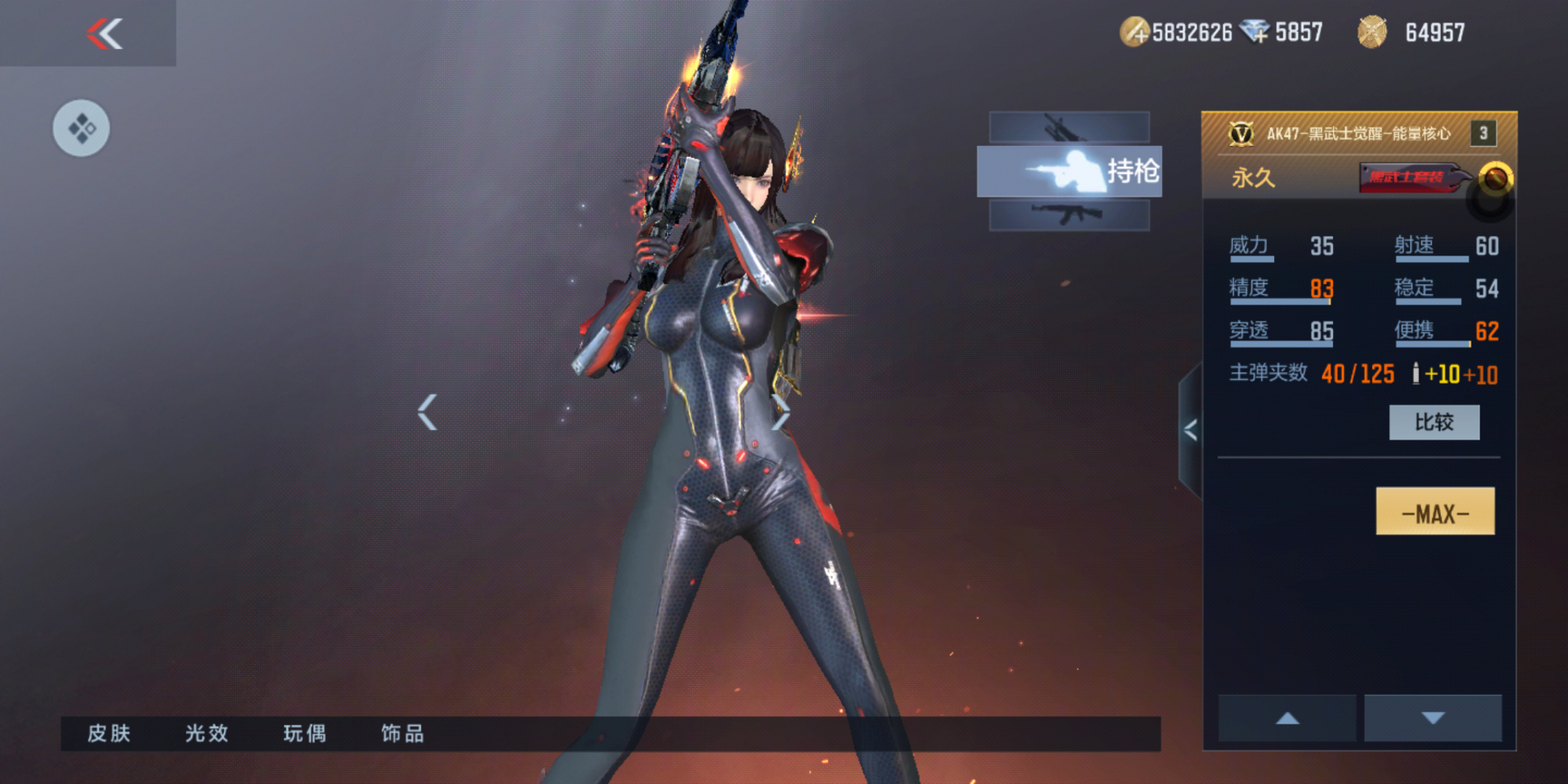Viewport: 1568px width, 784px height.
Task: Click the back arrow to exit weapon view
Action: (x=106, y=35)
